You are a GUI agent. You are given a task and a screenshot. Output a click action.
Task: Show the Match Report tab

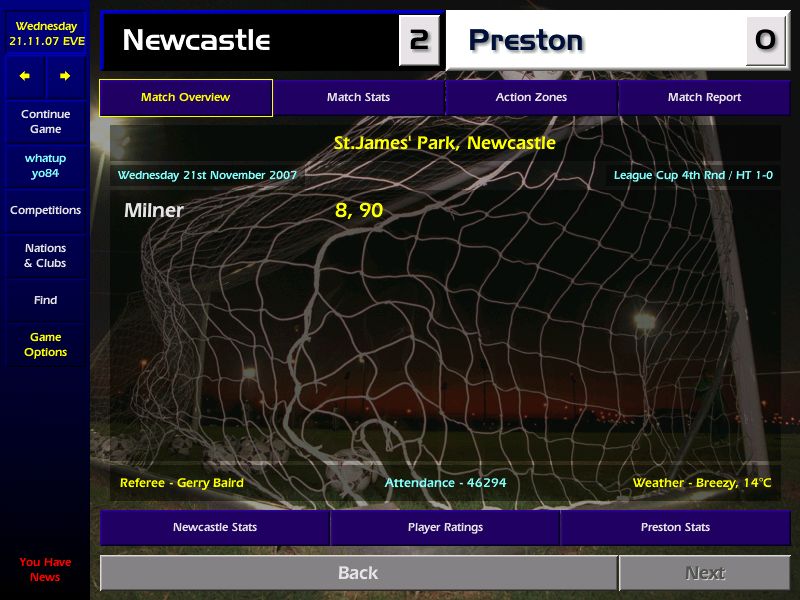click(704, 98)
